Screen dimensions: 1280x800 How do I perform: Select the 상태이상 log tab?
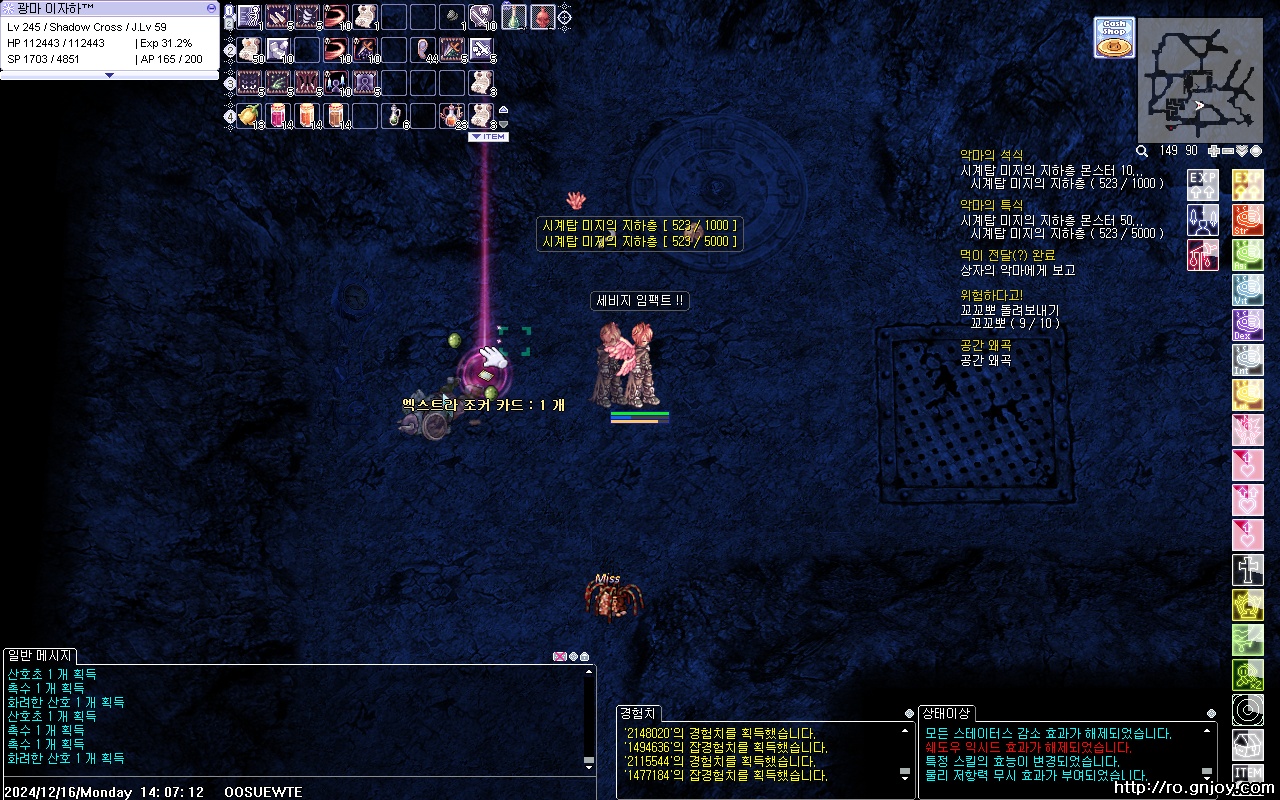tap(946, 713)
